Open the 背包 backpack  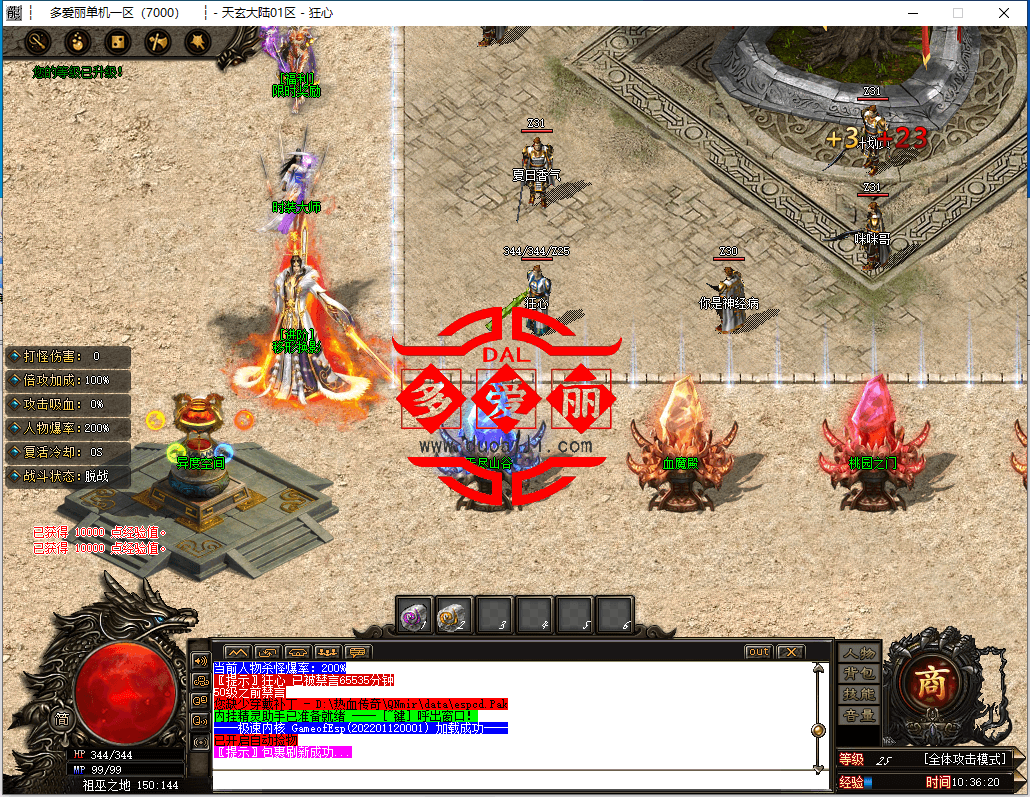859,674
